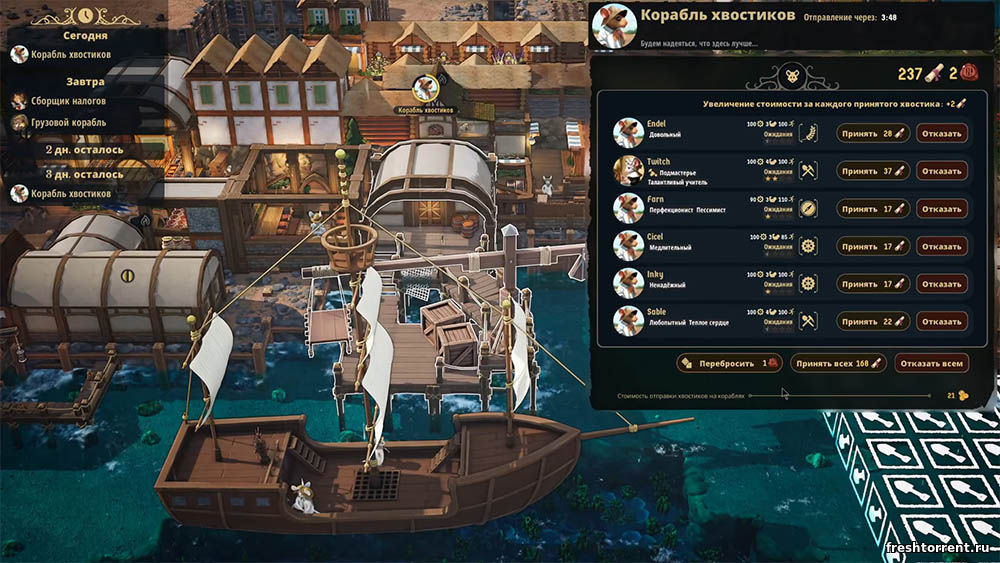Choose Принять всех for 168
The image size is (1000, 563).
(837, 363)
